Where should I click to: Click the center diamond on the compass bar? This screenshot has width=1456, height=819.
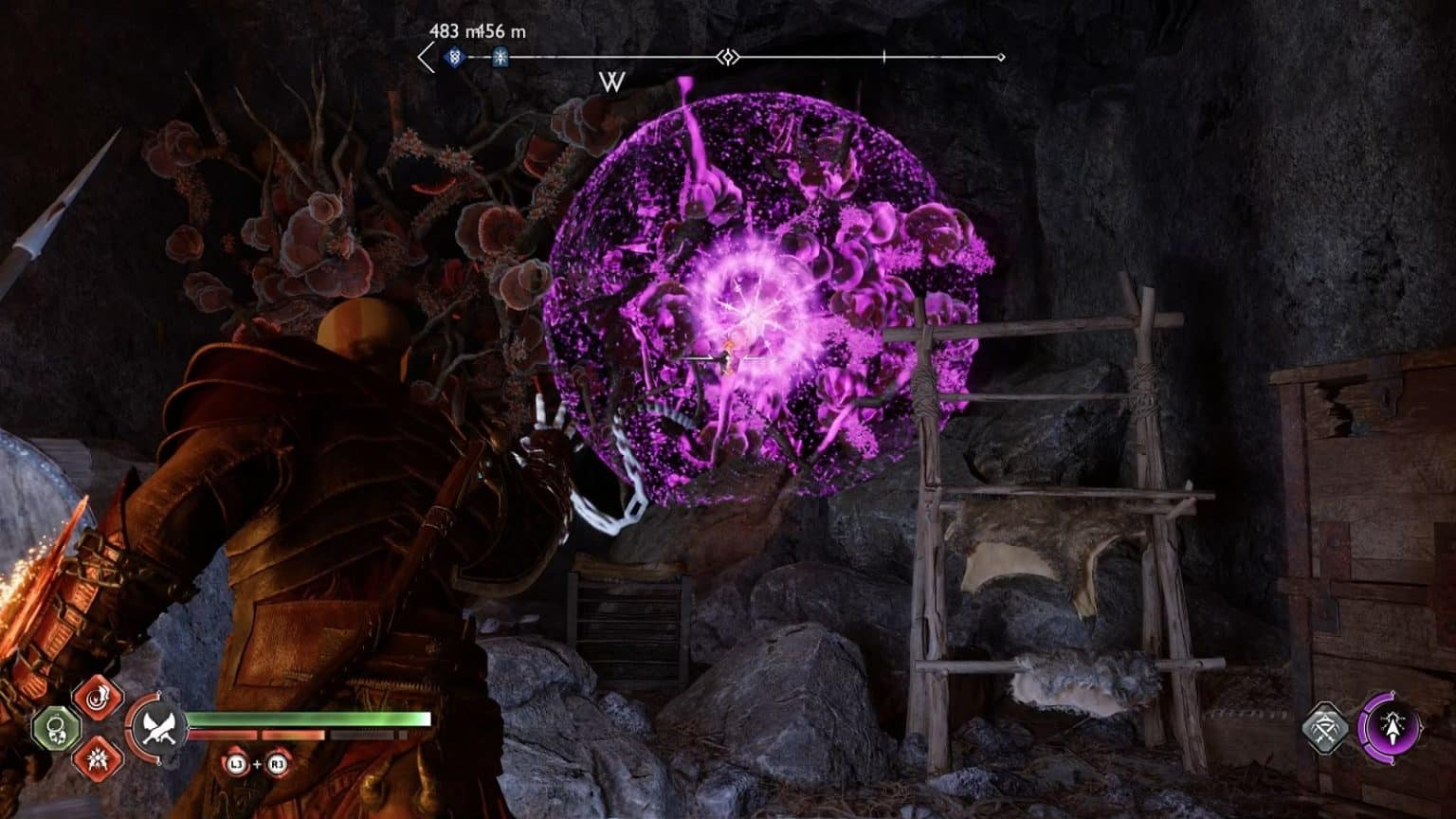727,58
